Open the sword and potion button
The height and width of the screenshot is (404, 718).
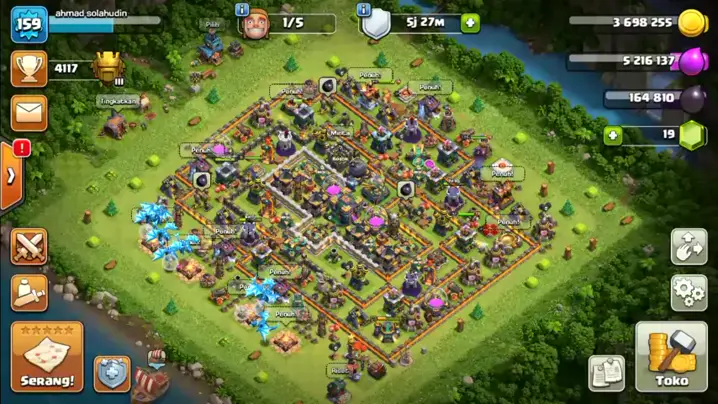coord(30,292)
